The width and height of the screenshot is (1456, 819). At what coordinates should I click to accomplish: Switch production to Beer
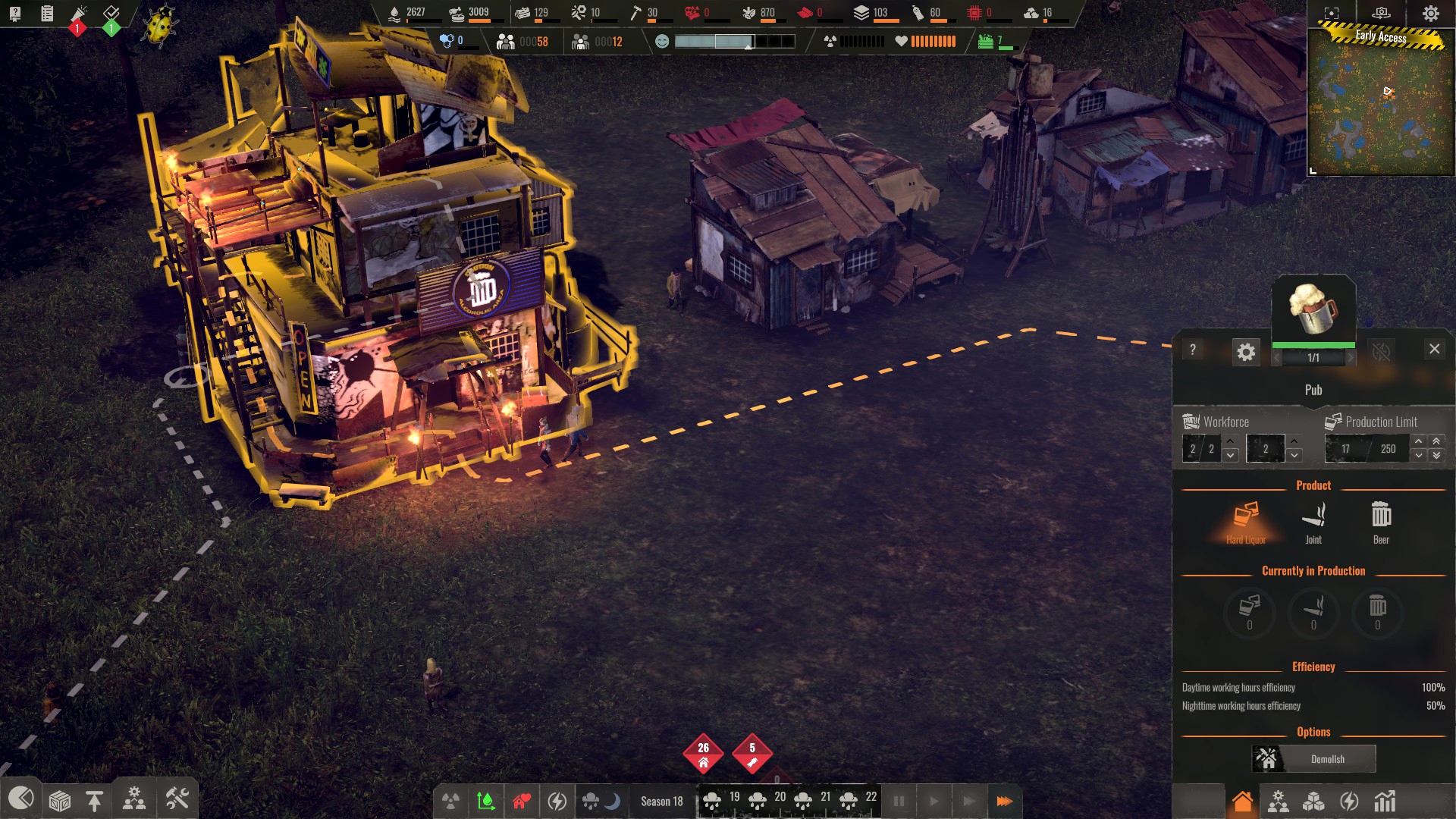coord(1381,522)
